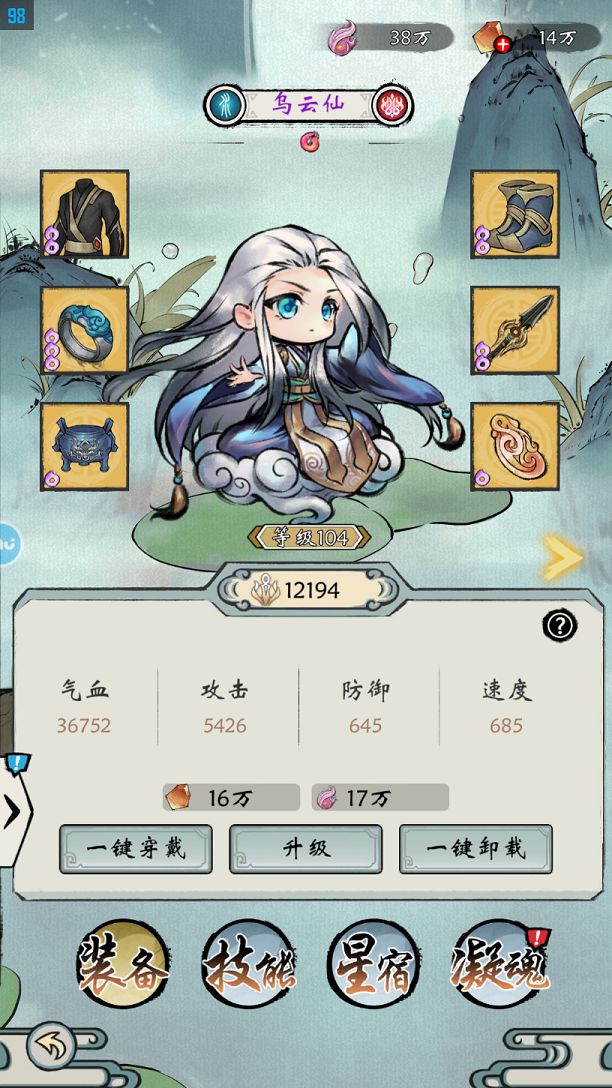Show the 星宿 constellation tab
Image resolution: width=612 pixels, height=1088 pixels.
point(373,965)
